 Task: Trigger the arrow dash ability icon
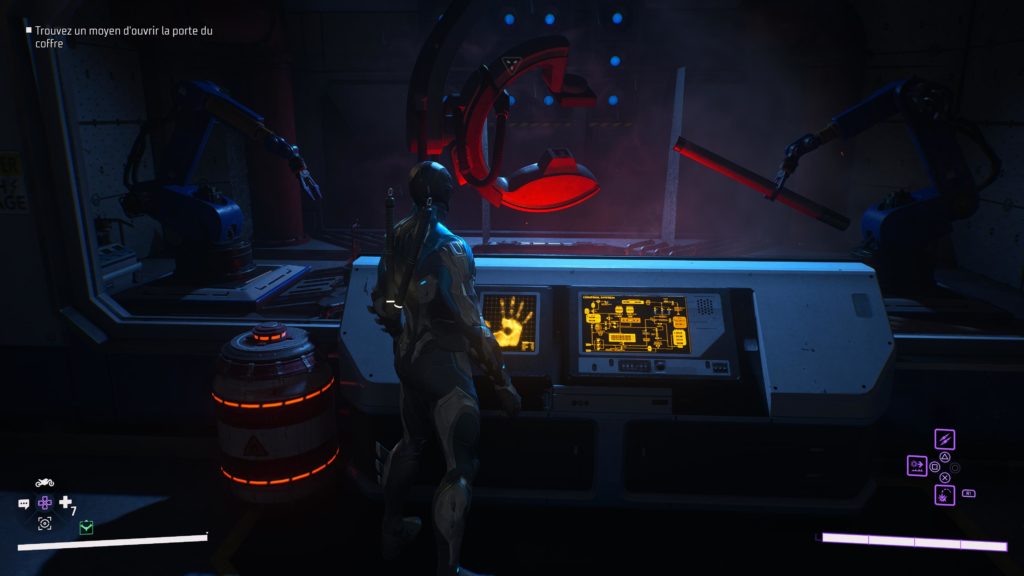pyautogui.click(x=916, y=465)
